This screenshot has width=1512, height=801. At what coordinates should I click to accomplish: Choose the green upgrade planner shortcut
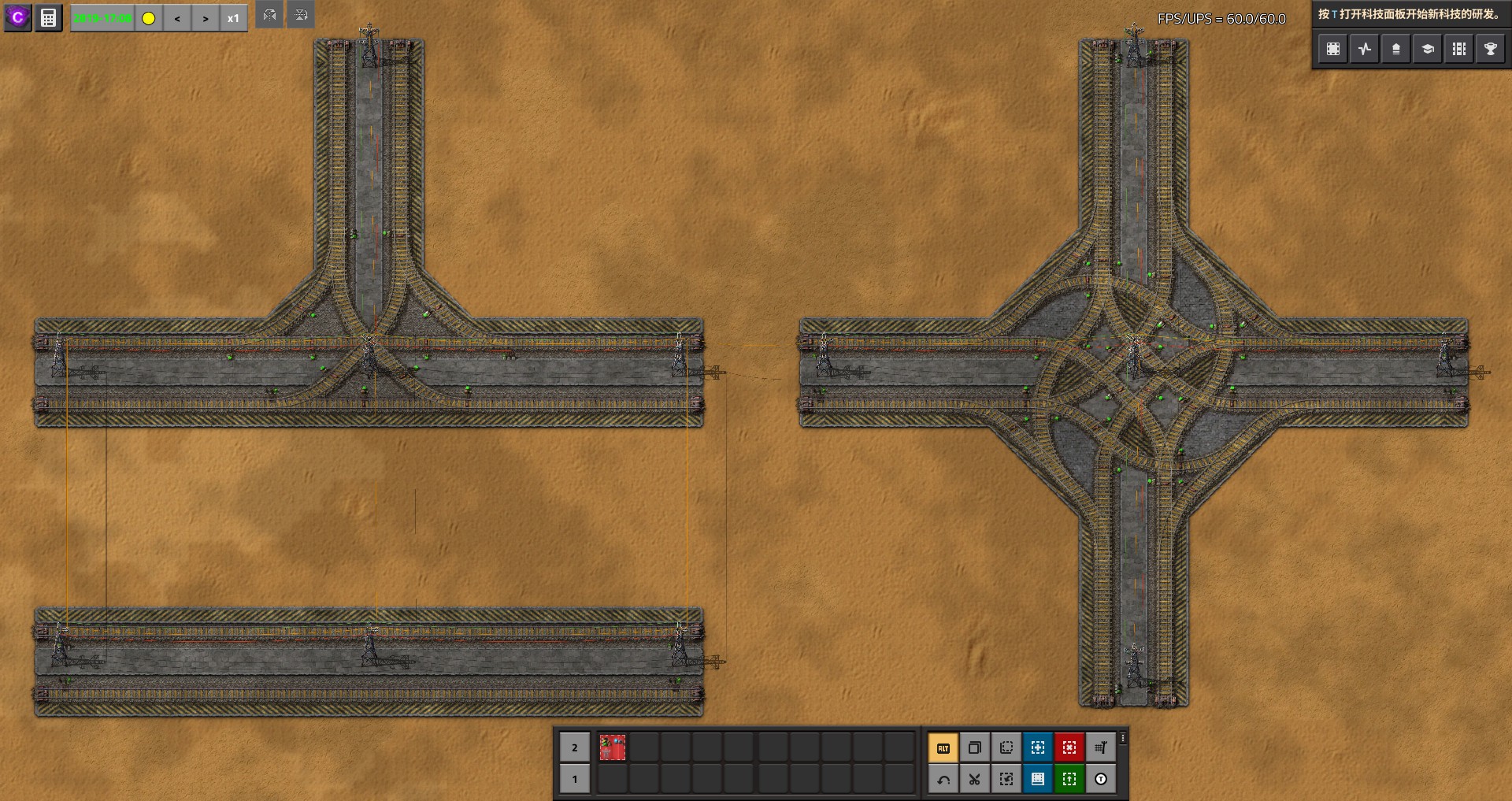[x=1069, y=779]
